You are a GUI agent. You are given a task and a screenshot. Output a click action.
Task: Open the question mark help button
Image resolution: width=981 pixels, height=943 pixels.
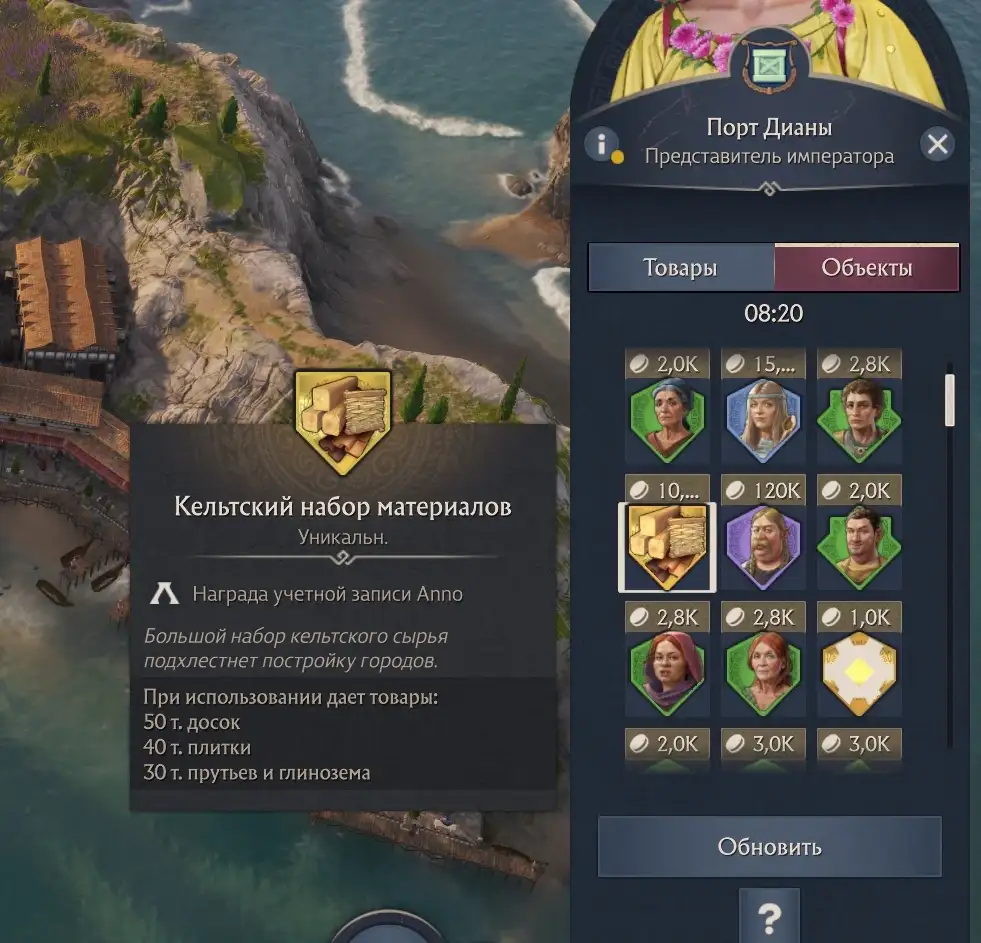pos(769,915)
